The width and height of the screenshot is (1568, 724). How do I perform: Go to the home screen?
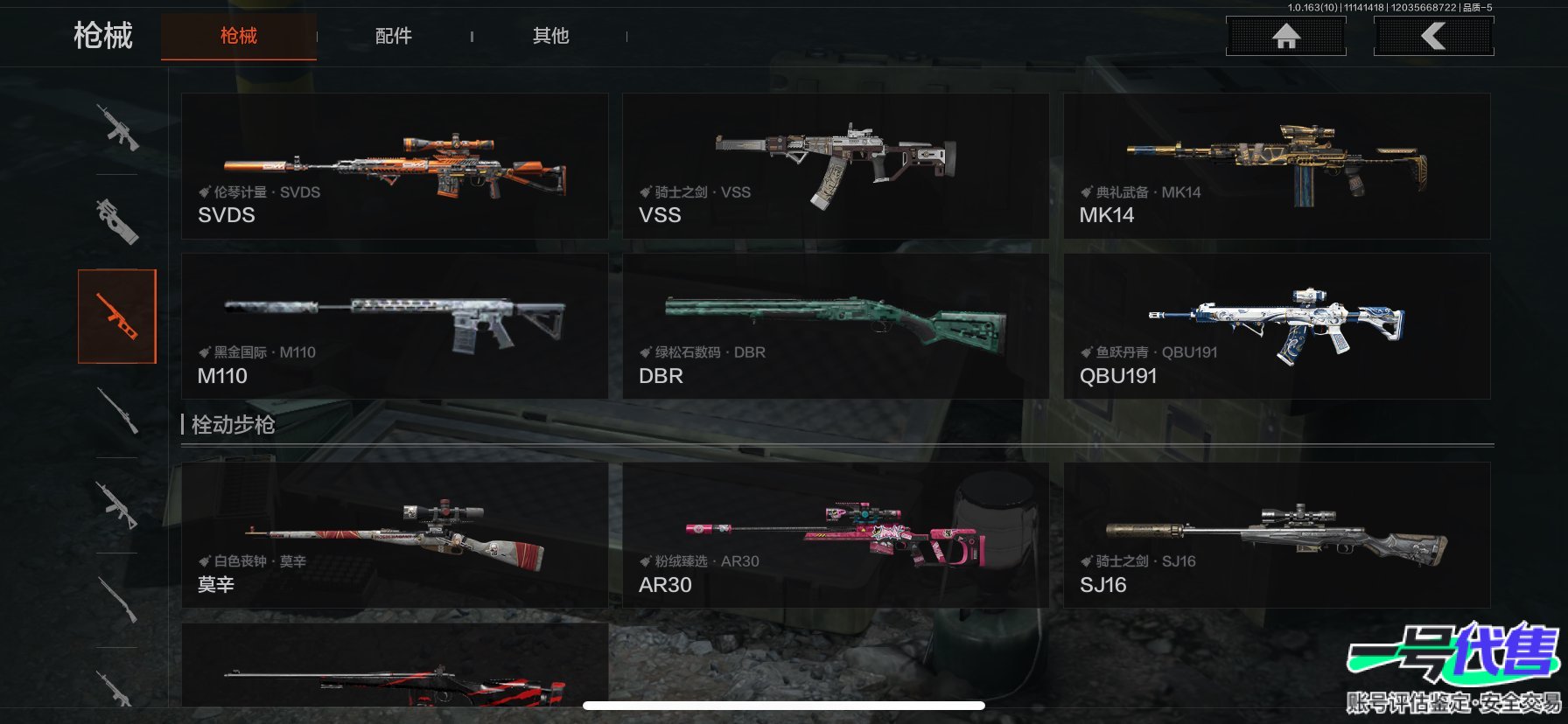point(1285,36)
